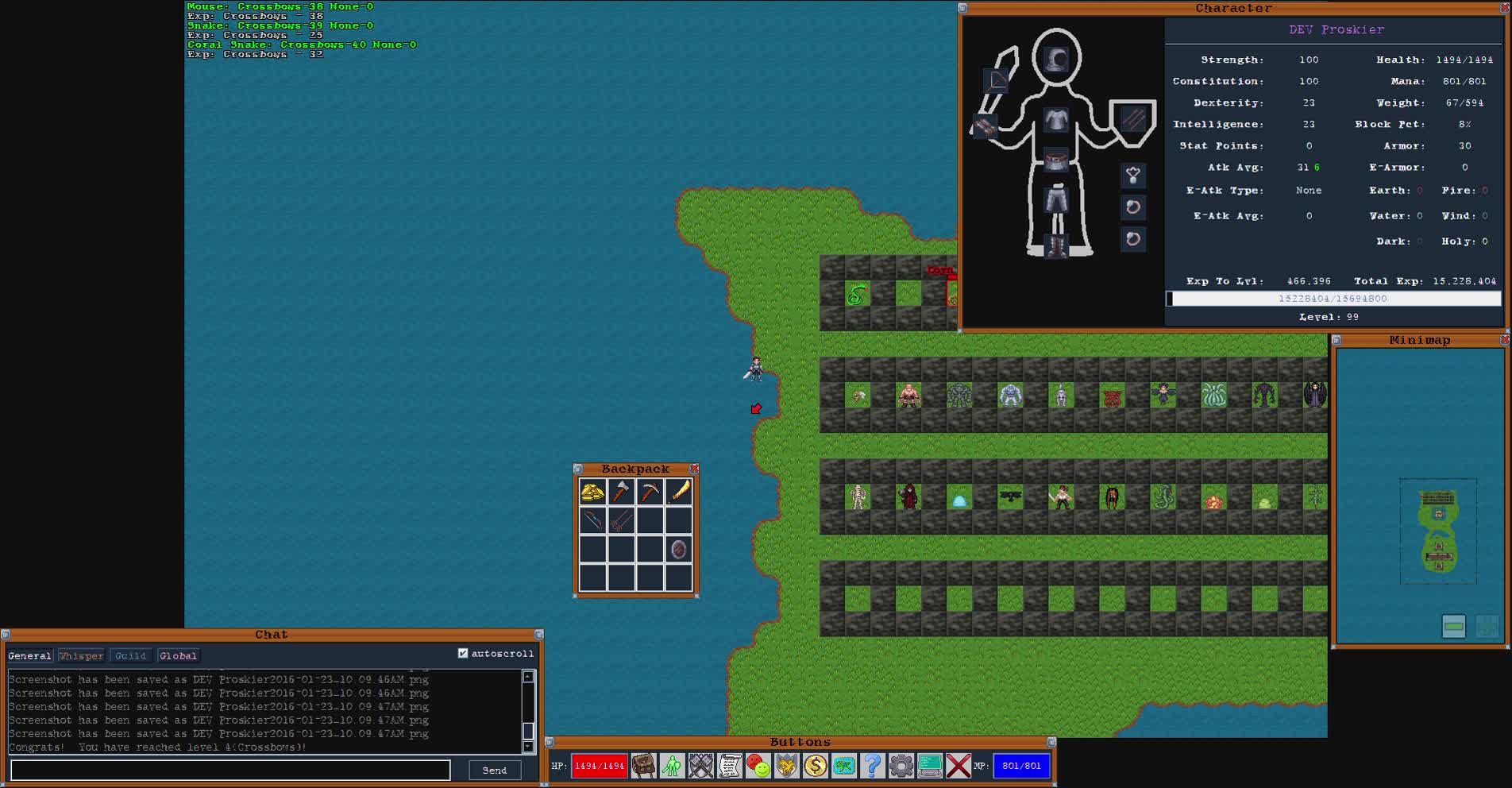Select the pickaxe in the backpack

(x=650, y=492)
